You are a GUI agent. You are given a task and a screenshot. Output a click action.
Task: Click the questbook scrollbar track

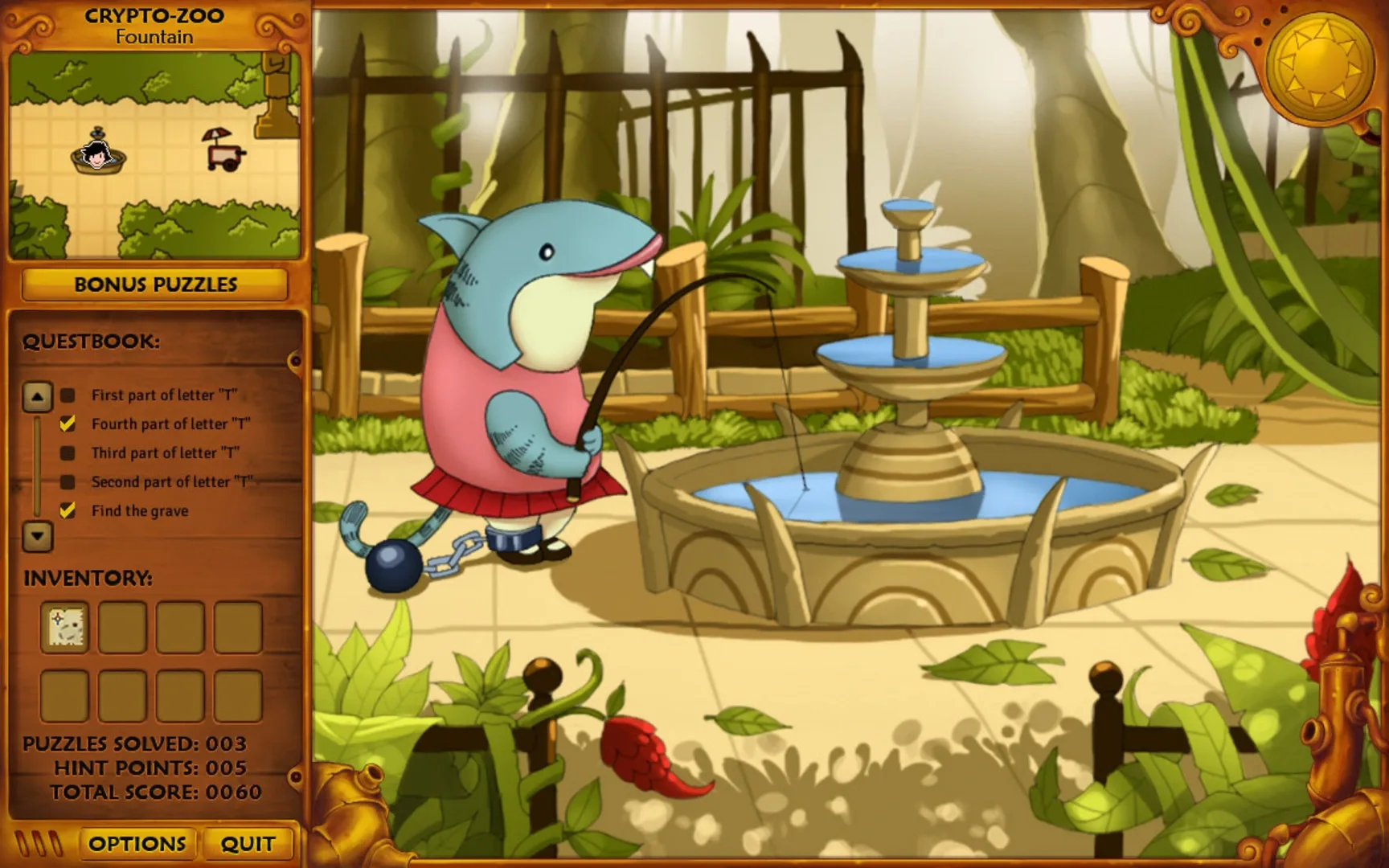(x=35, y=466)
